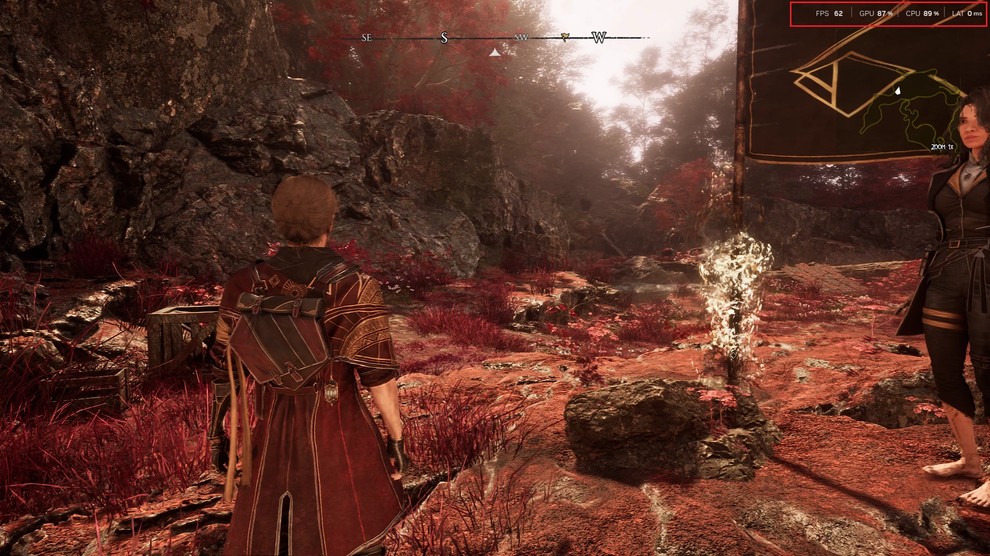990x556 pixels.
Task: Select the gold marker on the compass
Action: (566, 38)
